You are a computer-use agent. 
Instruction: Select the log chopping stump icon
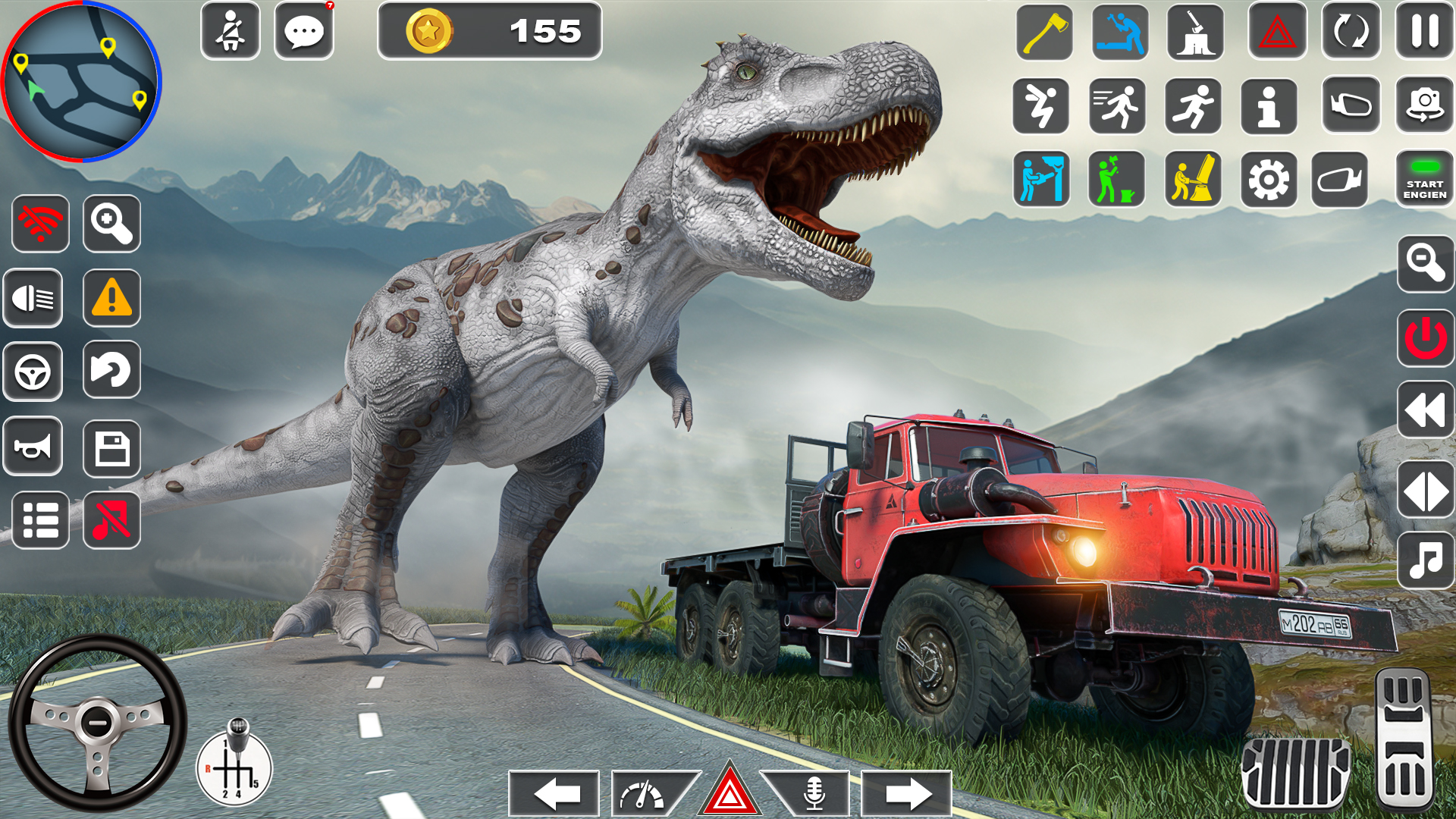1195,32
